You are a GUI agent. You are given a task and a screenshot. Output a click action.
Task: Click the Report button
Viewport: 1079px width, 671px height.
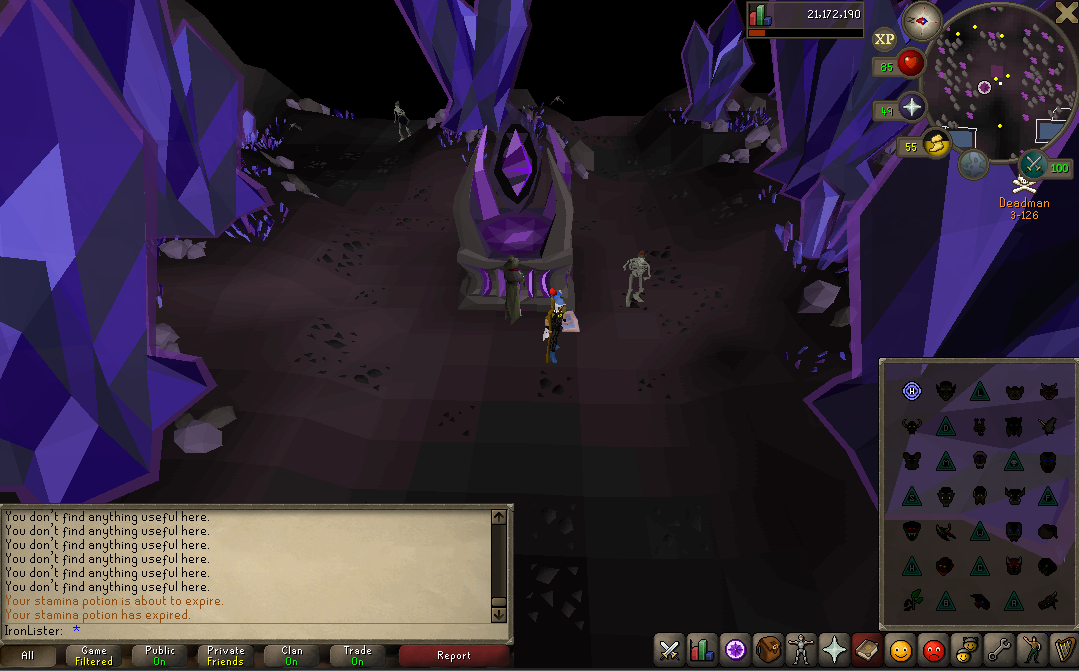coord(453,656)
